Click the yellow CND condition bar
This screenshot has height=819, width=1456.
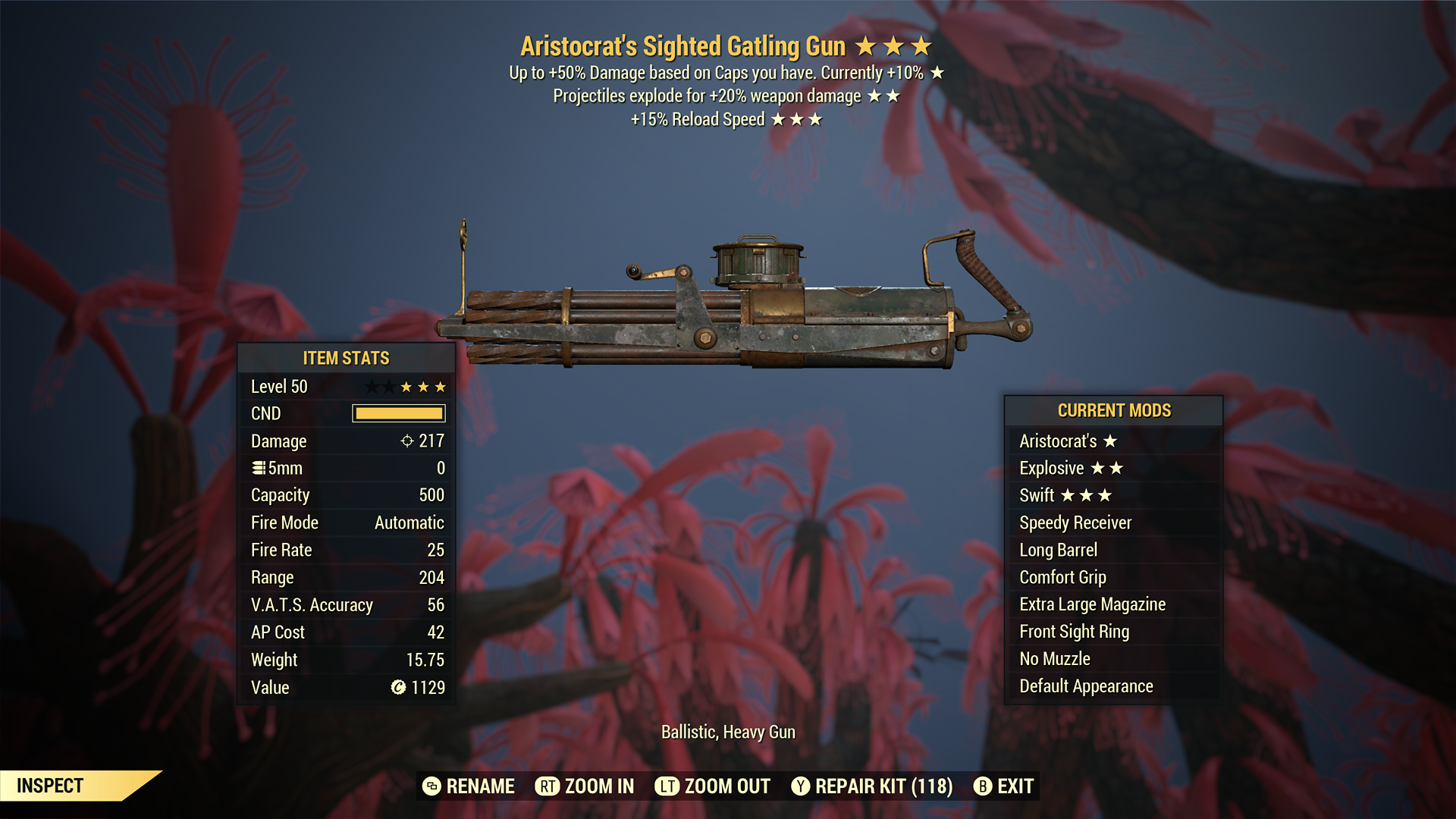pyautogui.click(x=397, y=413)
